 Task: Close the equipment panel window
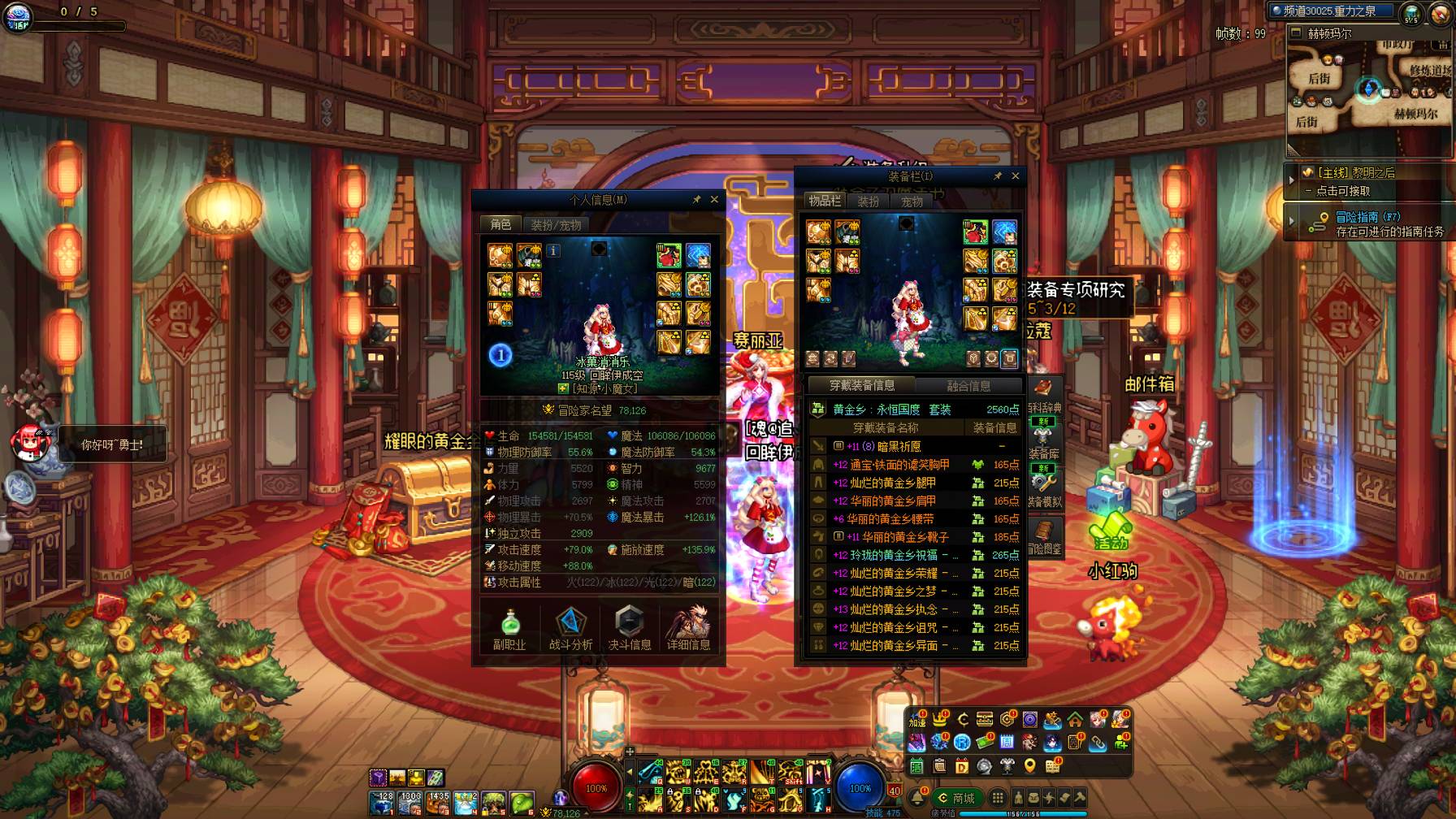click(1015, 175)
